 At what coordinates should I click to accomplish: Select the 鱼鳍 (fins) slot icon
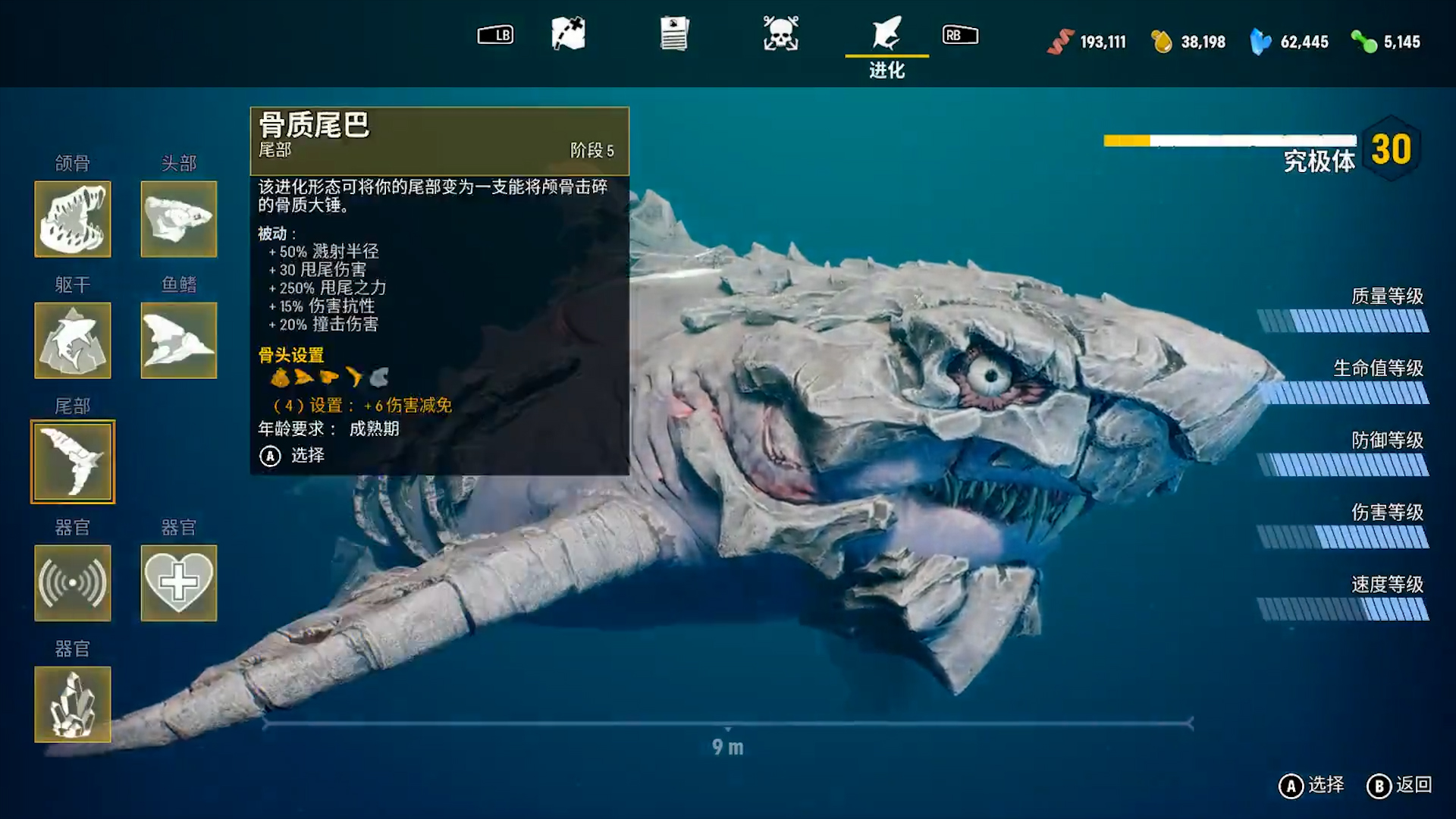[x=178, y=340]
